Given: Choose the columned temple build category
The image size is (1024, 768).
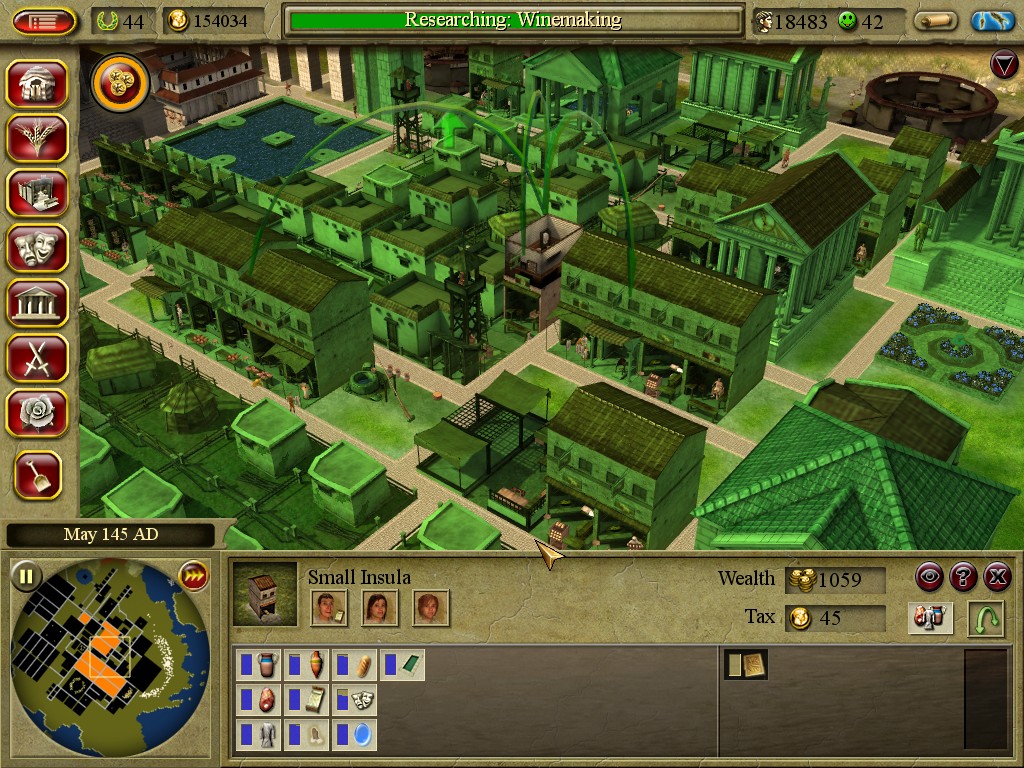Looking at the screenshot, I should click(x=37, y=302).
